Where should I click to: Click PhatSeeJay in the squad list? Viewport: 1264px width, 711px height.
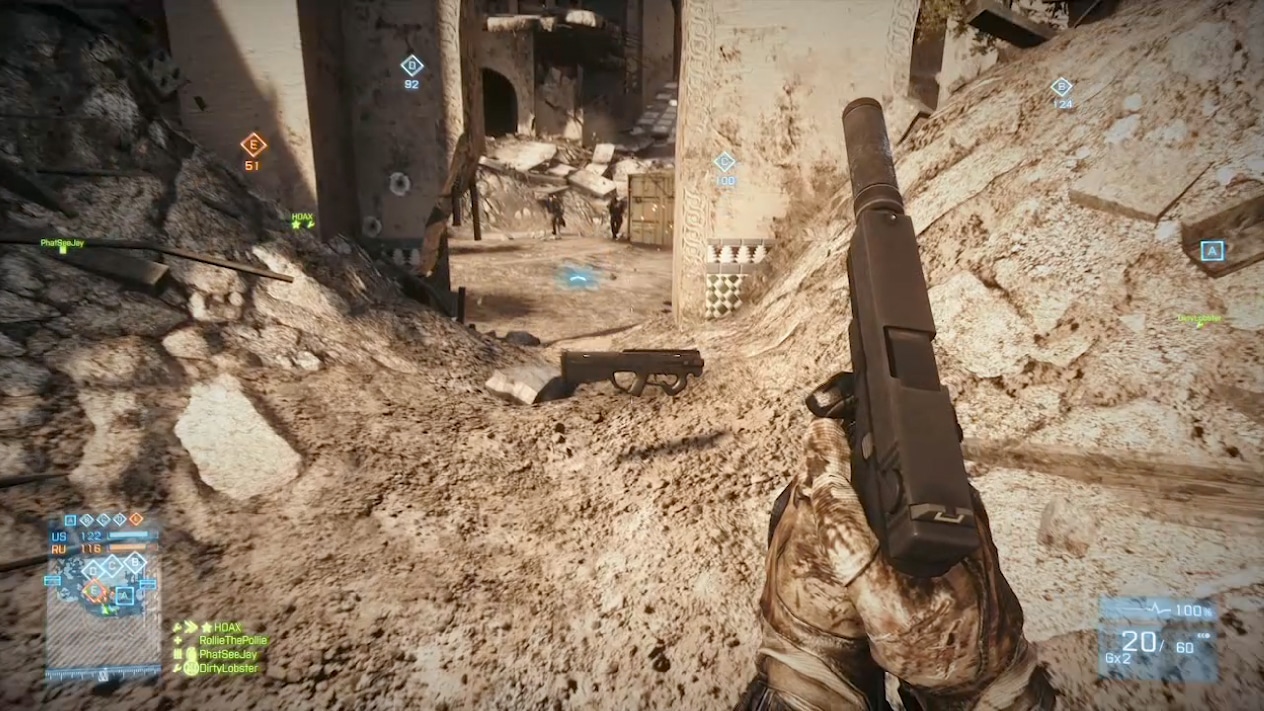[229, 654]
